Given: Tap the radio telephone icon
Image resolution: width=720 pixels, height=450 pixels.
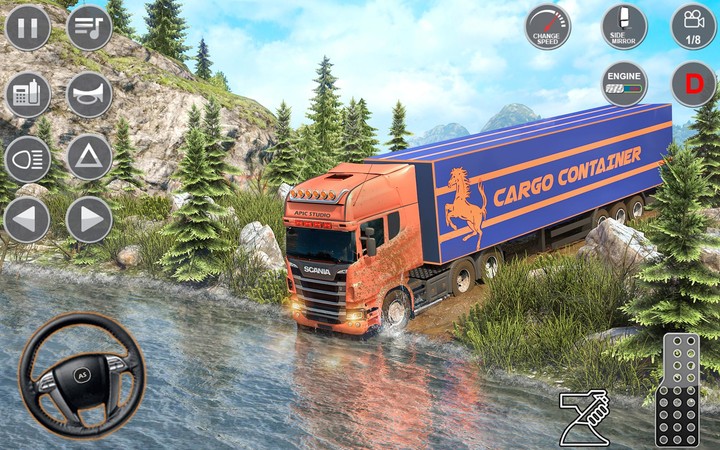Looking at the screenshot, I should (28, 95).
